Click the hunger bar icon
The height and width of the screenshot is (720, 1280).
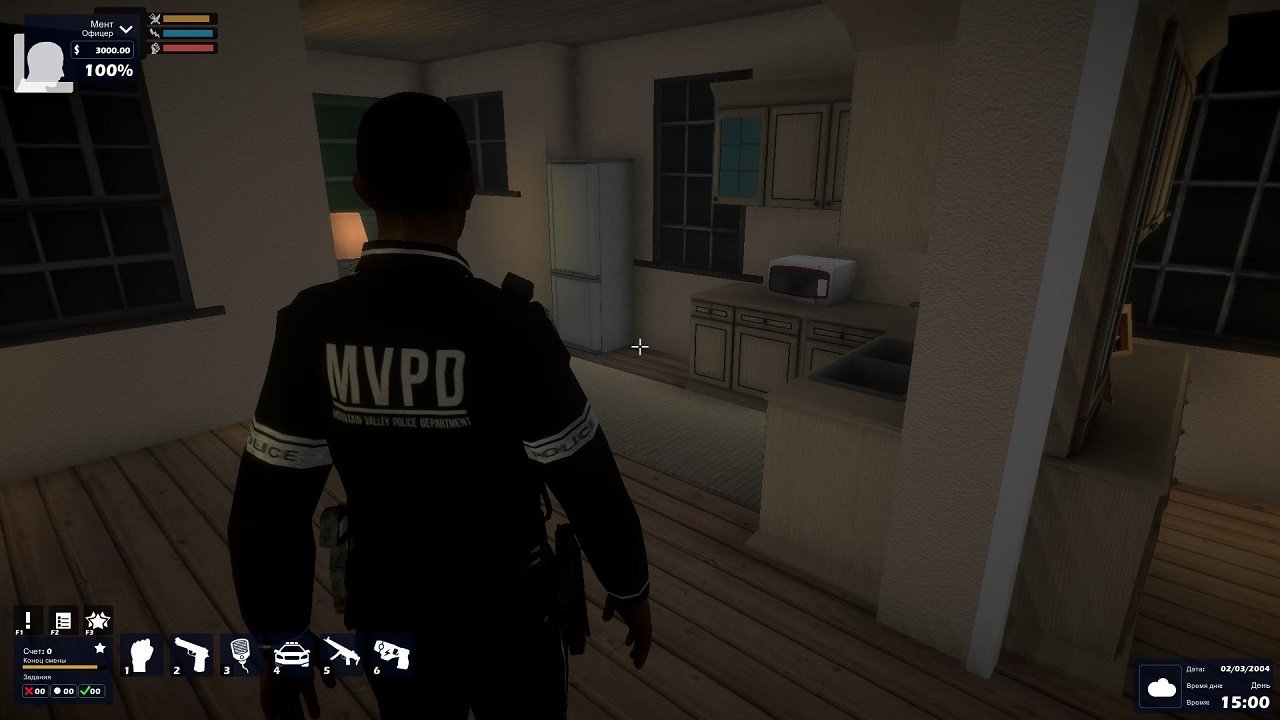pyautogui.click(x=155, y=19)
